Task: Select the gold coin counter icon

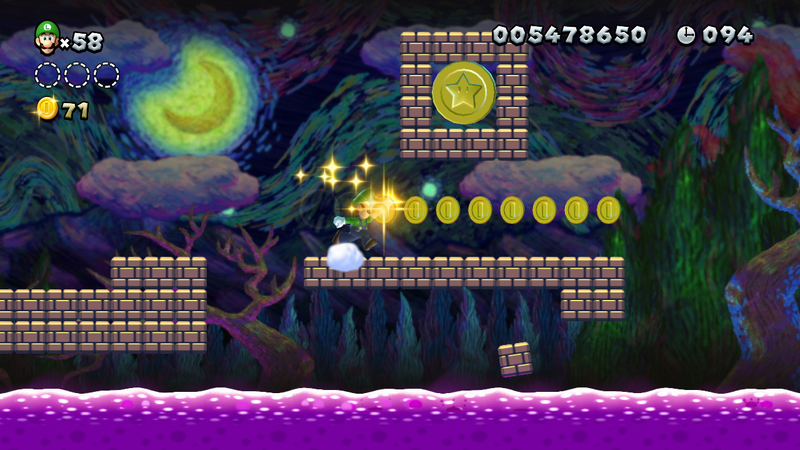Action: tap(47, 109)
